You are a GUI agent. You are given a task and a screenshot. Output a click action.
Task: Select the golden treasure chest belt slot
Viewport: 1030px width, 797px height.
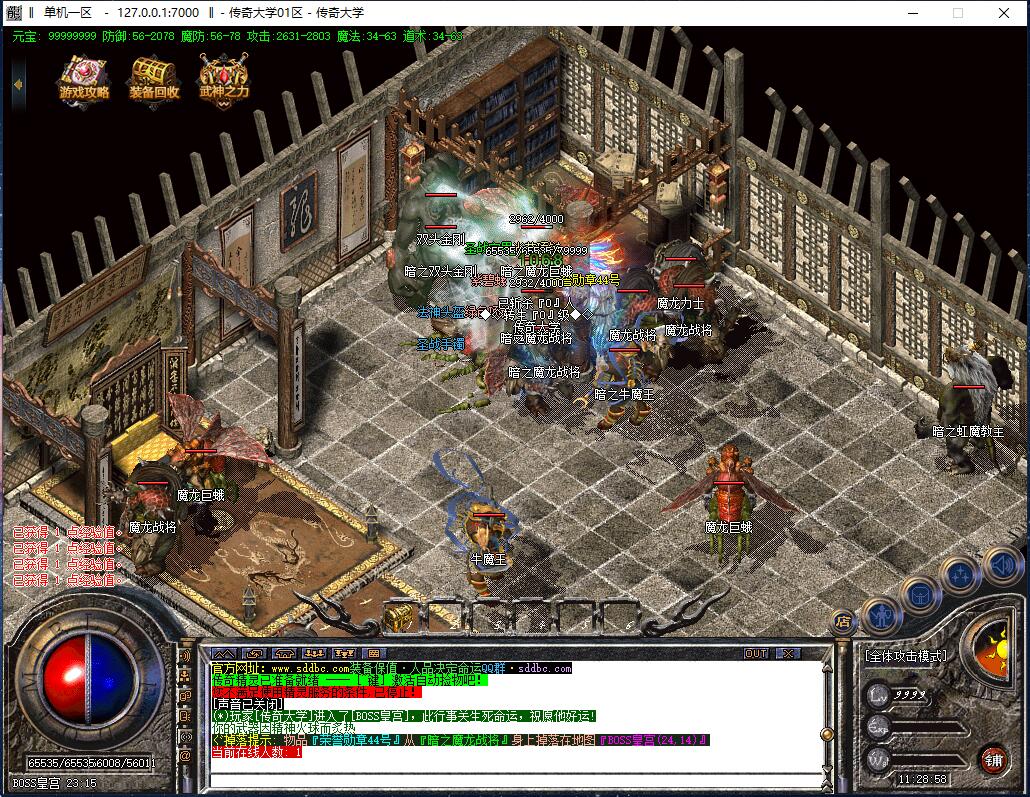[398, 617]
